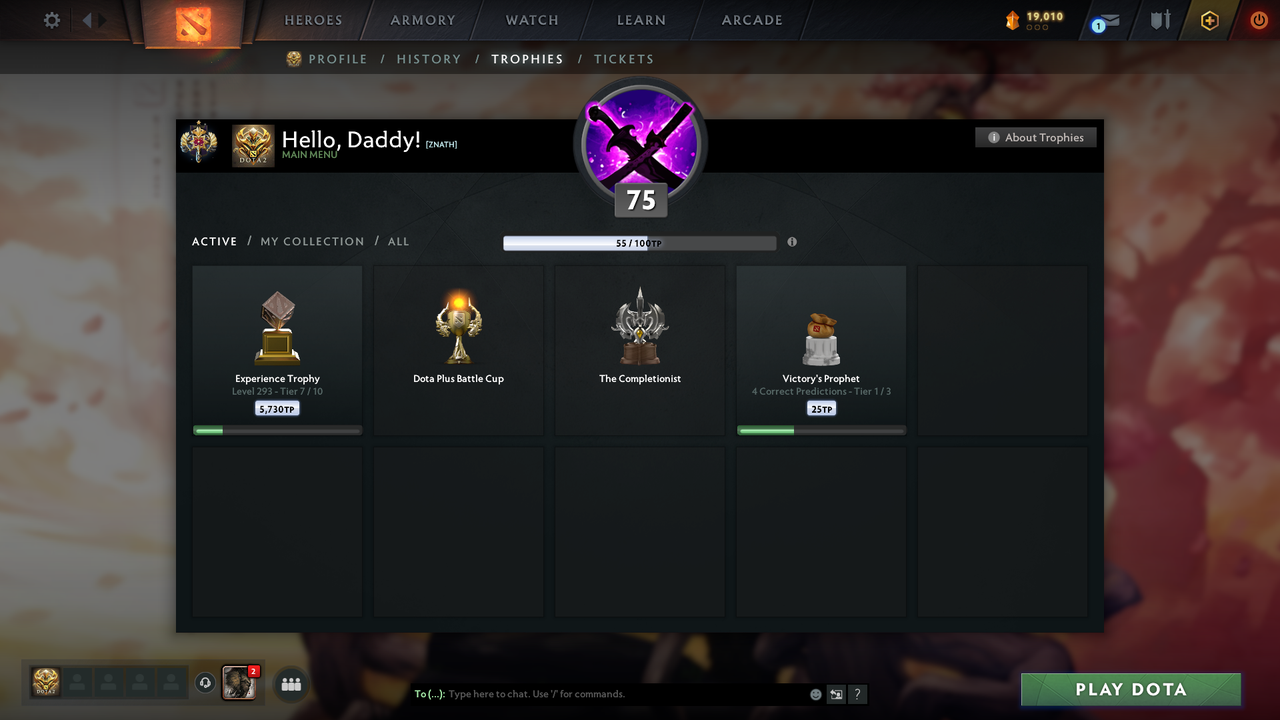Click the 55/100 TP progress bar

(x=640, y=242)
